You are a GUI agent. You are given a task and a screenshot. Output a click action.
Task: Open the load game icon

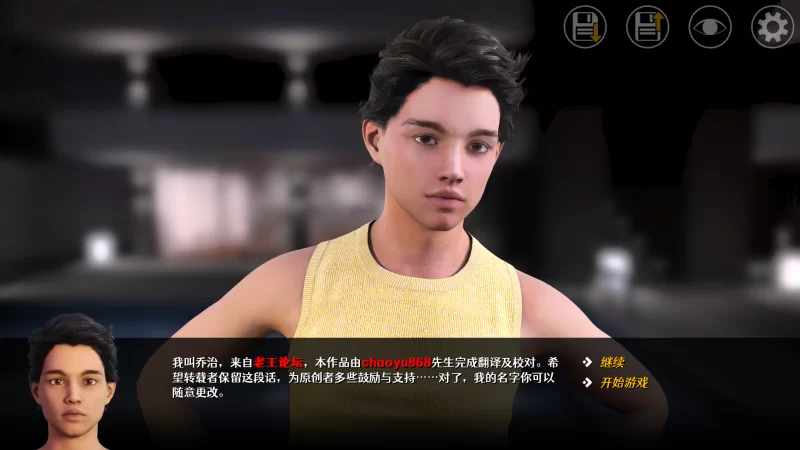(647, 27)
